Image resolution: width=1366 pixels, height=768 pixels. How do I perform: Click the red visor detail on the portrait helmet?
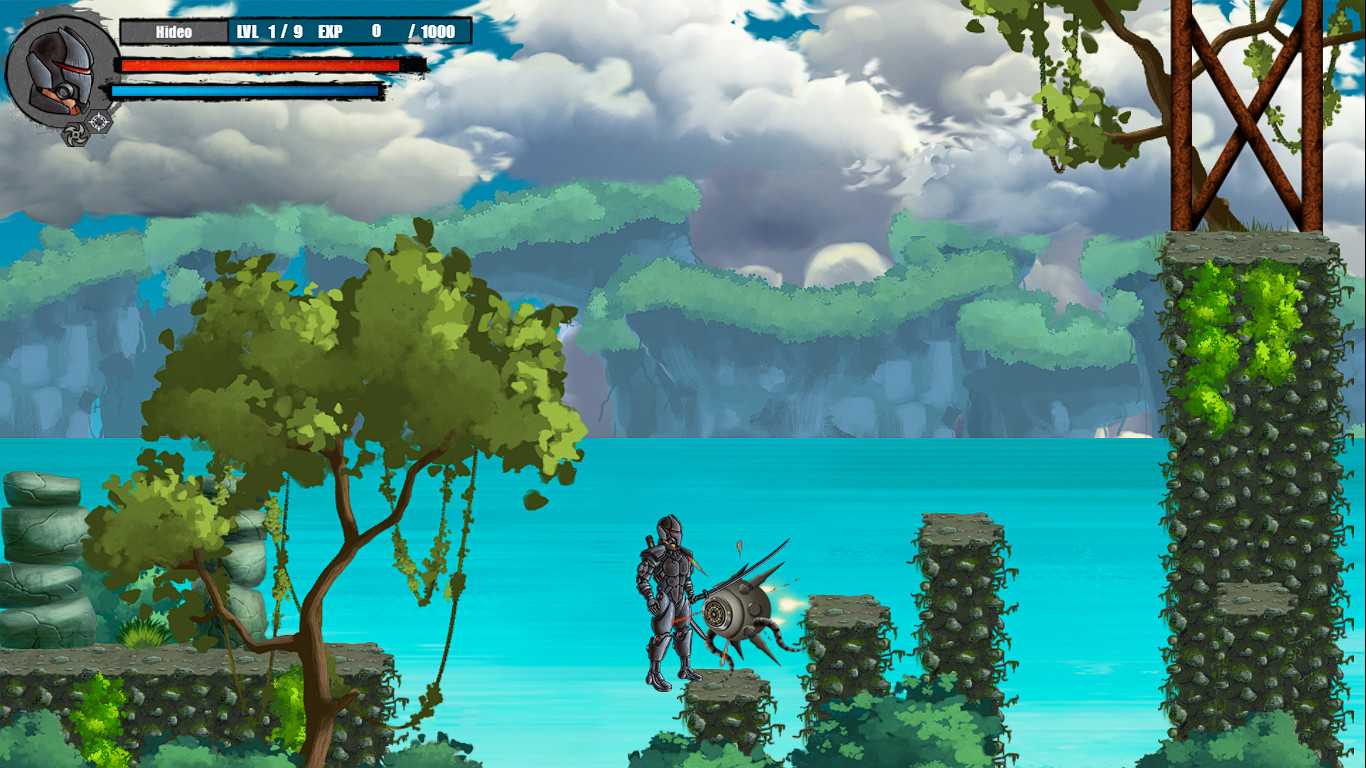pos(72,67)
